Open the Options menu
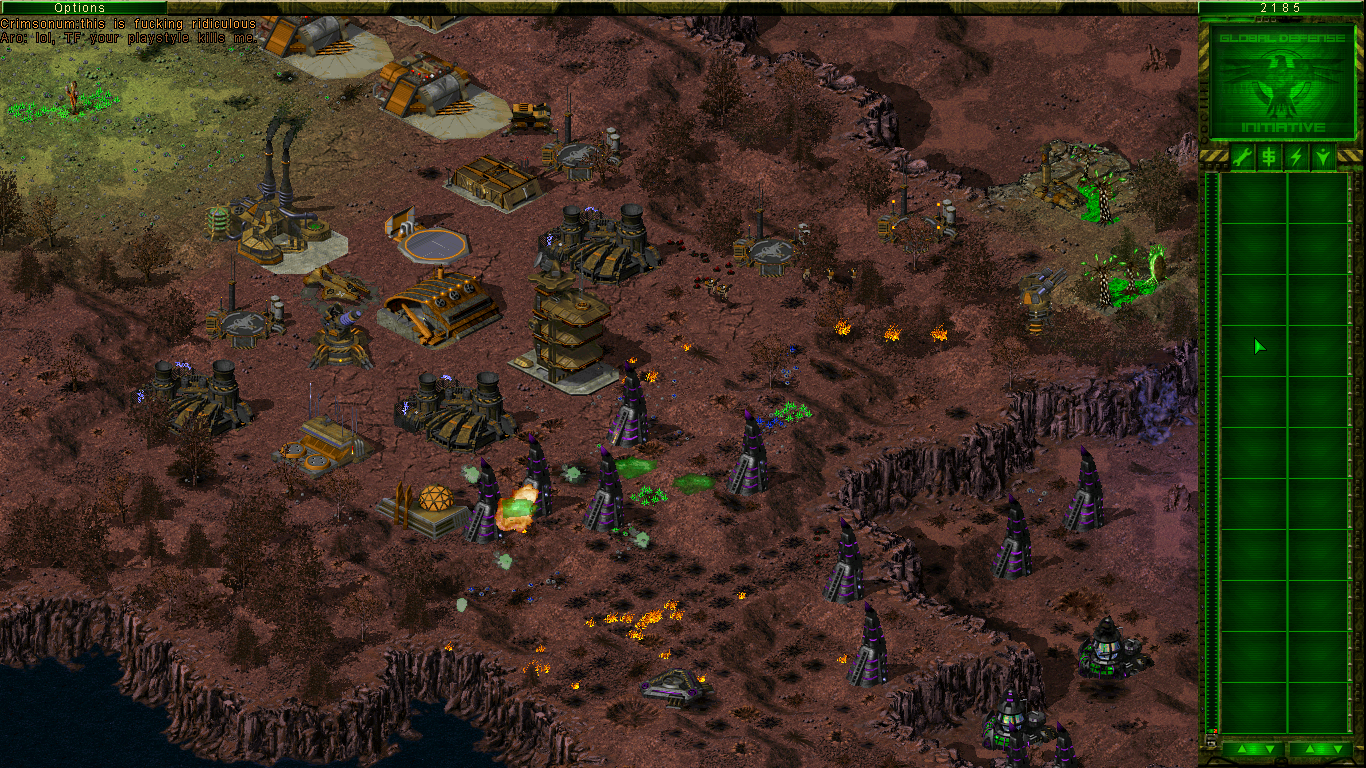This screenshot has height=768, width=1366. 82,7
